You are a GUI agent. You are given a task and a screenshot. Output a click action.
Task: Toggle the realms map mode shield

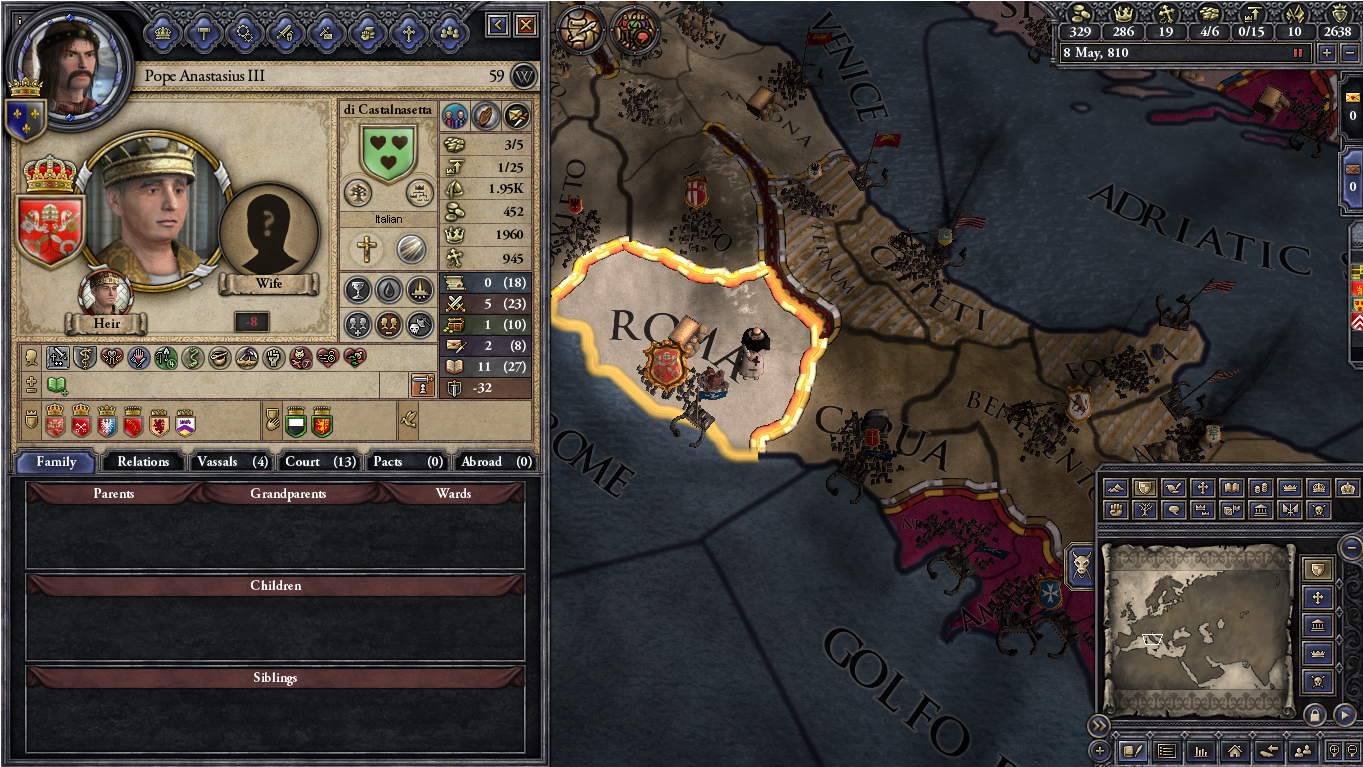[1143, 487]
